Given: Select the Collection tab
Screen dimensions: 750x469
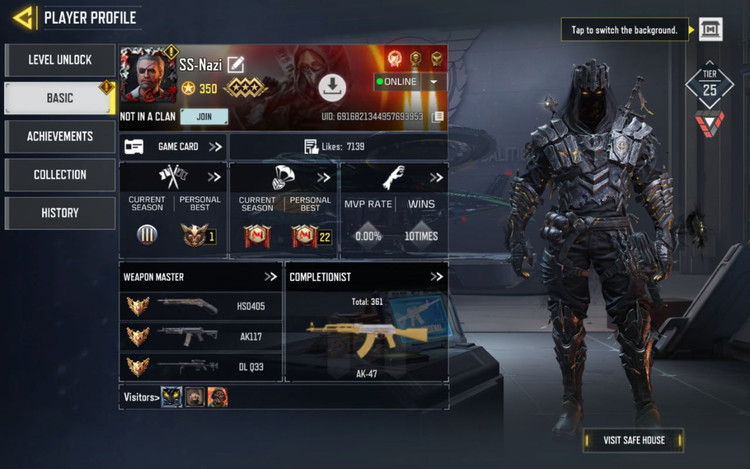Looking at the screenshot, I should click(60, 175).
